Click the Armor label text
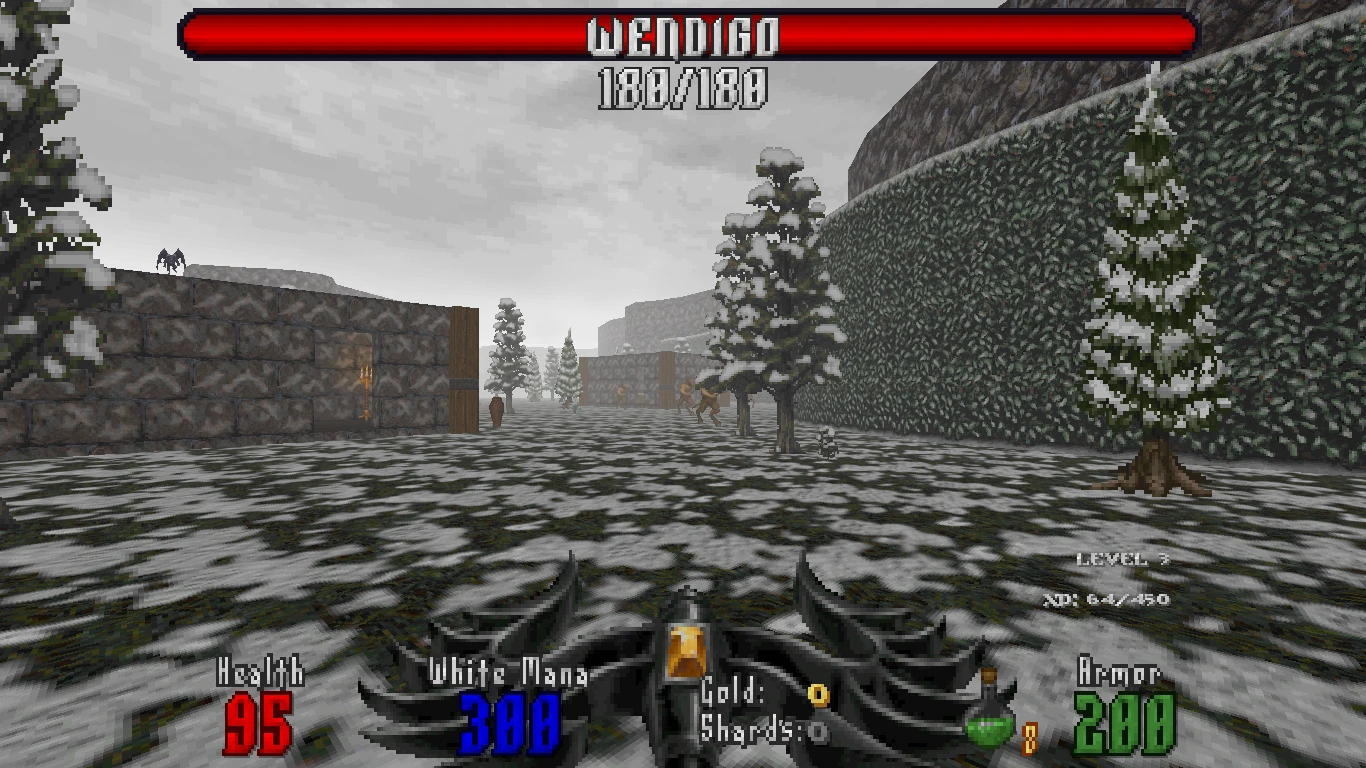 point(1121,670)
